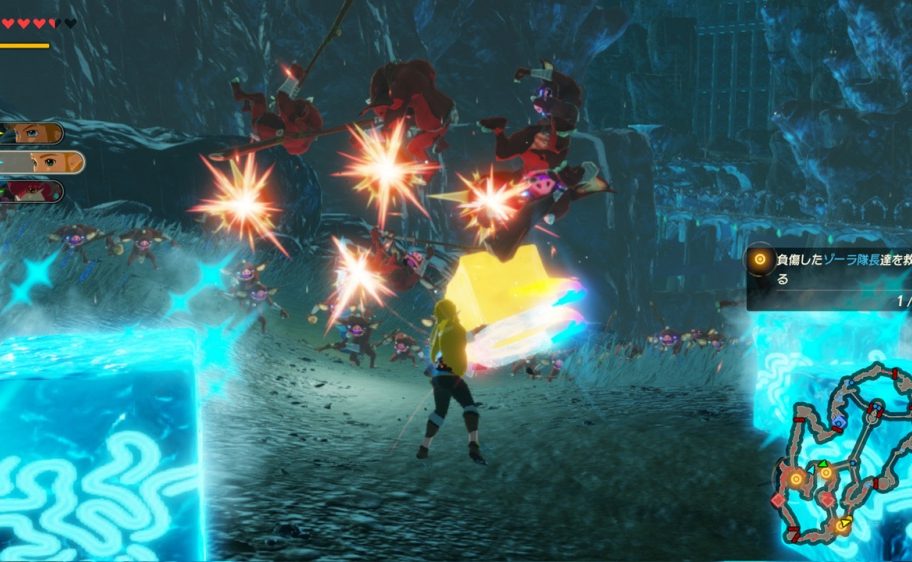This screenshot has height=562, width=912.
Task: Click the yellow arrow marker on minimap
Action: coord(846,523)
